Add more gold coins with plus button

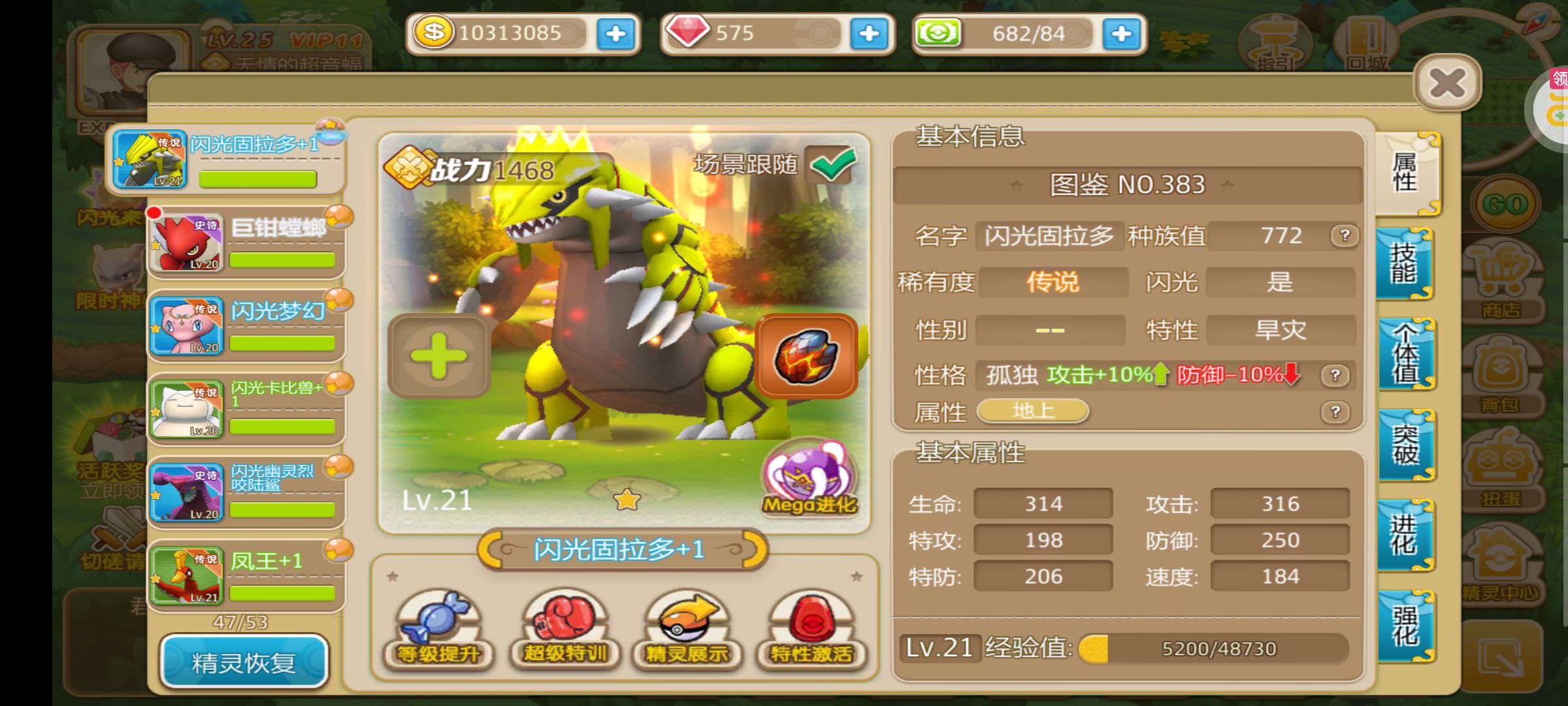pyautogui.click(x=615, y=34)
